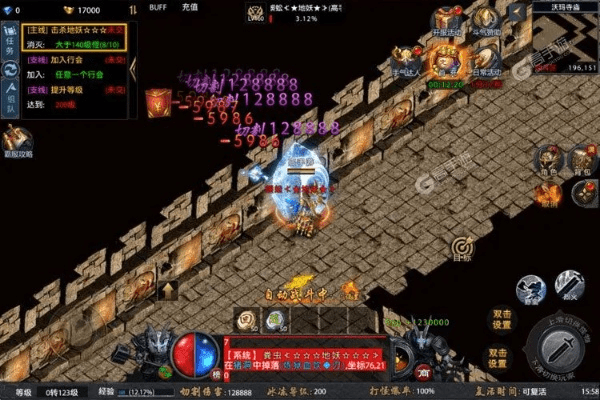Open the 霸服攻略 guide icon
This screenshot has width=600, height=400.
(16, 142)
